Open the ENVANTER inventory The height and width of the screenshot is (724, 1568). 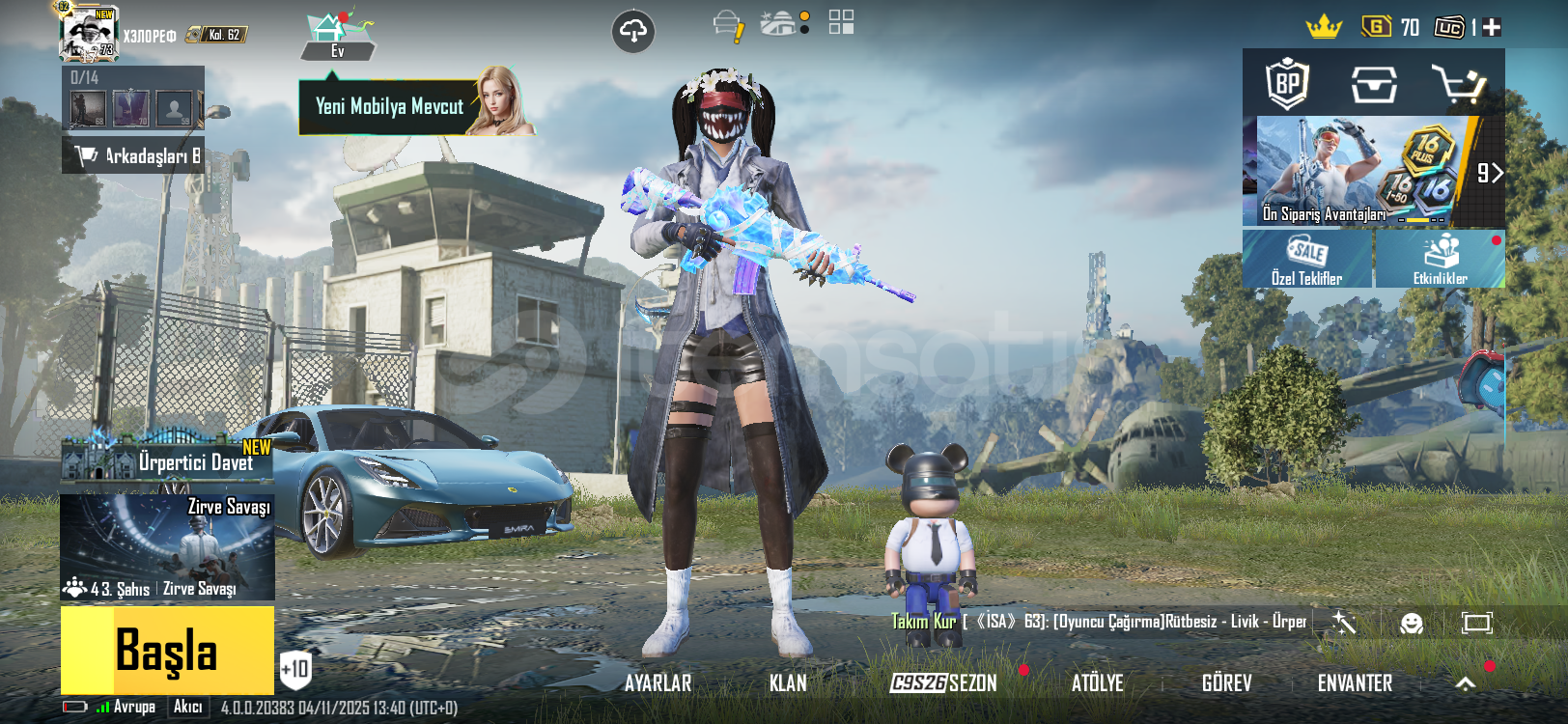click(1355, 683)
